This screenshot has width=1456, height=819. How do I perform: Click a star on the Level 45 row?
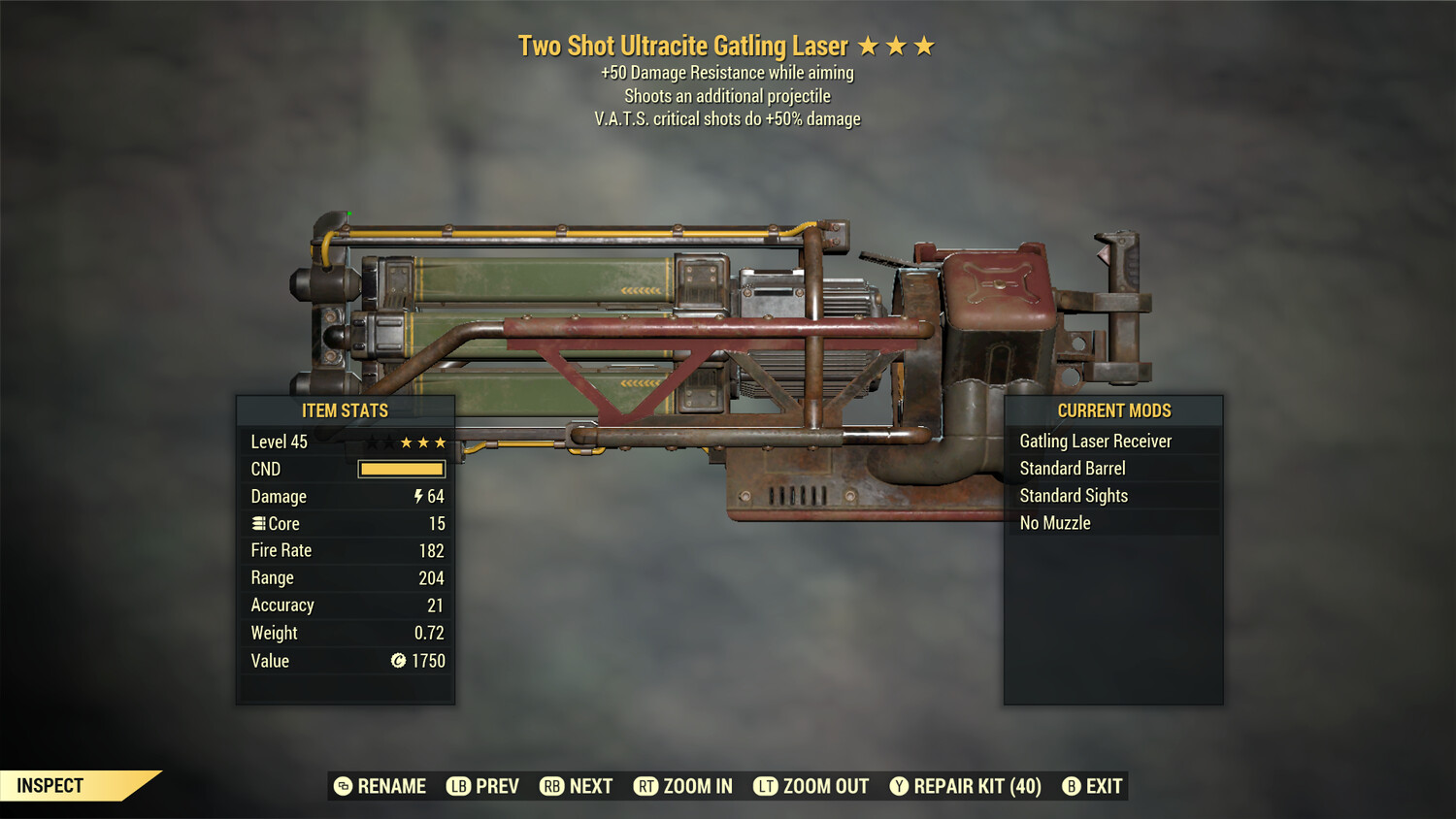point(424,442)
